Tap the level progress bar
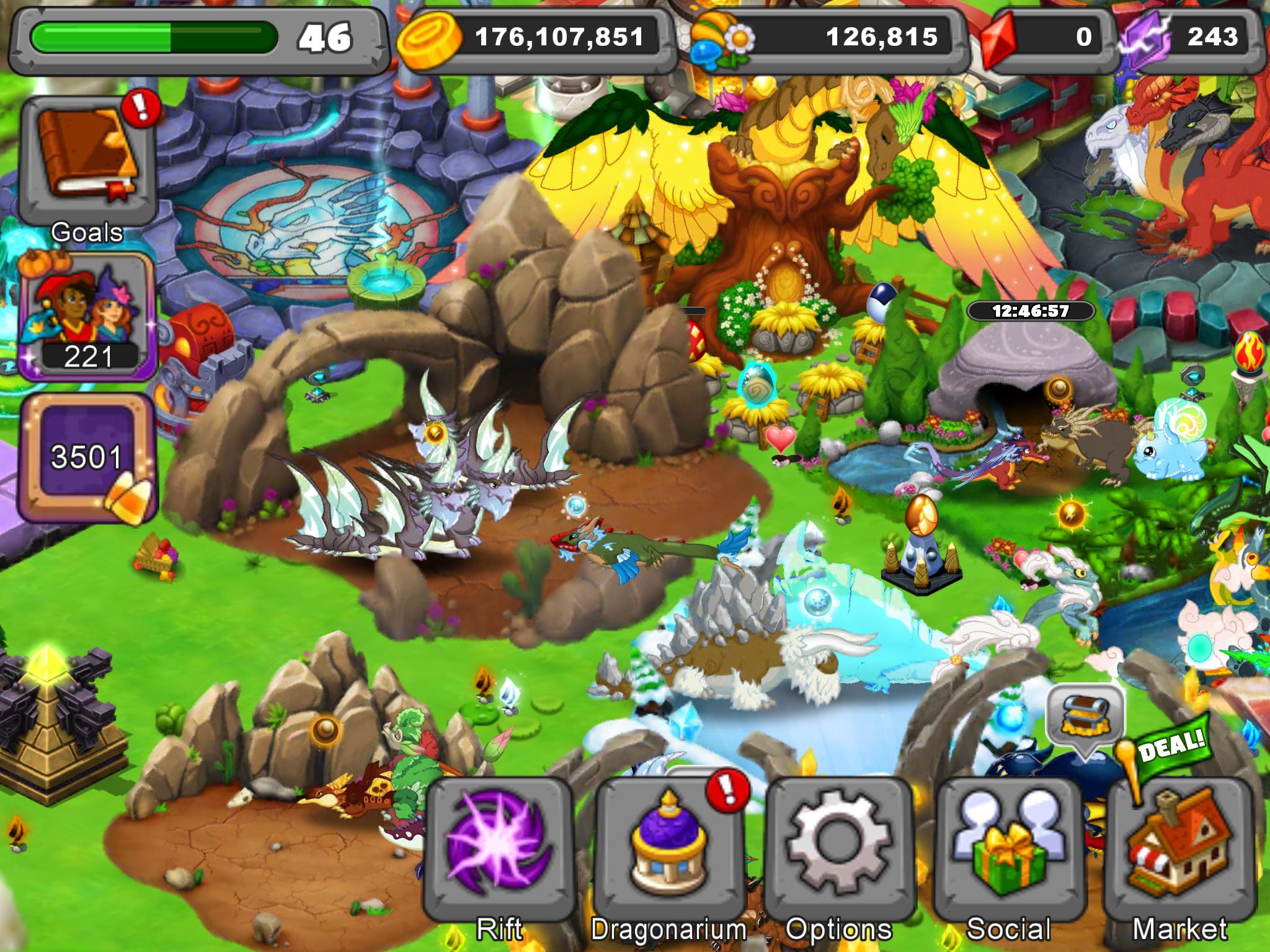This screenshot has width=1270, height=952. pos(155,38)
